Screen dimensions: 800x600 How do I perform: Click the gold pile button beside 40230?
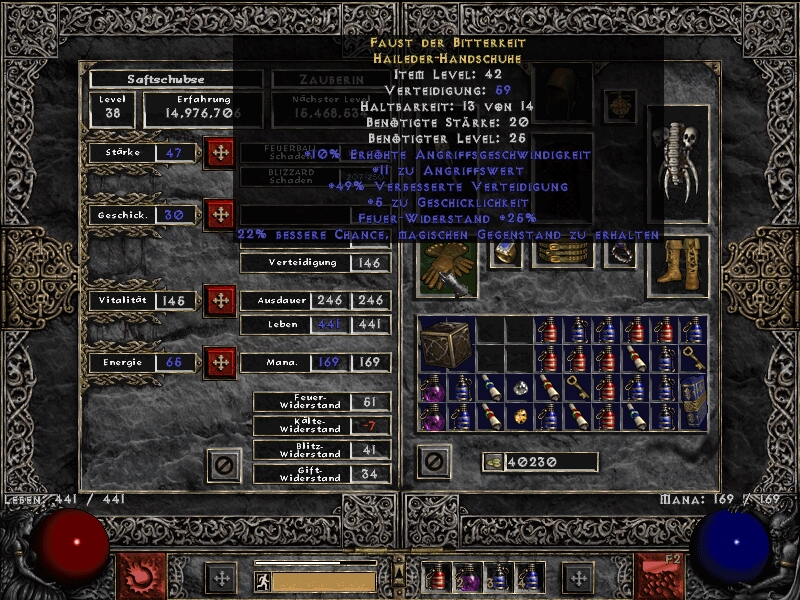pos(492,462)
